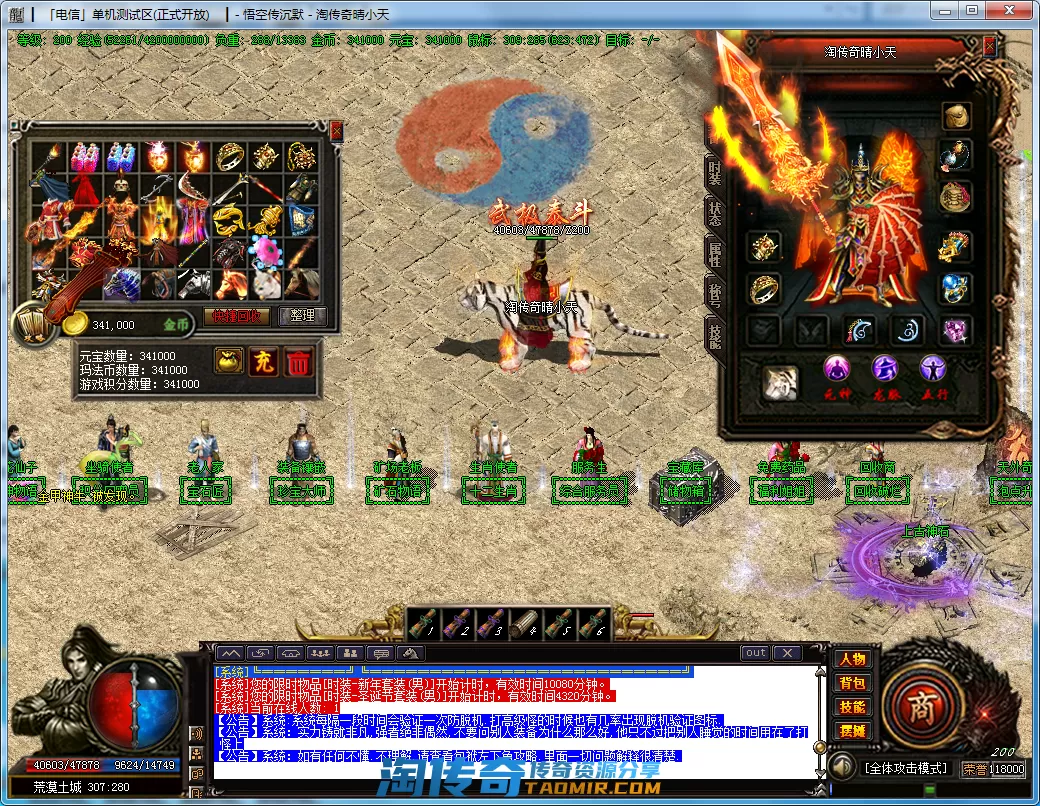Close the inventory bag window
The width and height of the screenshot is (1040, 806).
[336, 130]
